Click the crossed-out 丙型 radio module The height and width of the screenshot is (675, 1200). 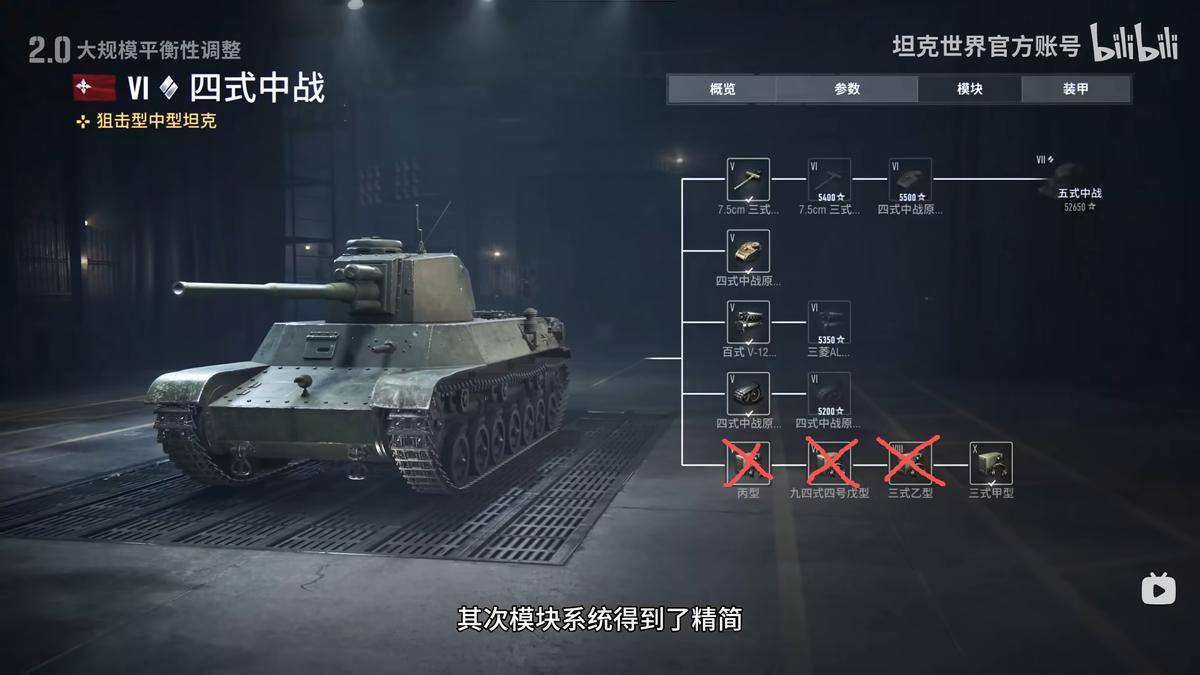click(x=748, y=463)
